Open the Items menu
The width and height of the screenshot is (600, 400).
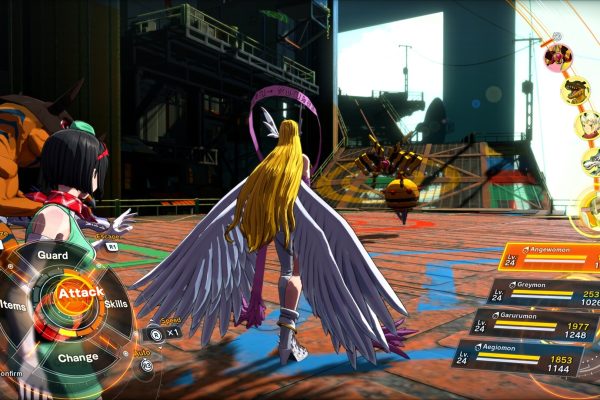coord(14,304)
